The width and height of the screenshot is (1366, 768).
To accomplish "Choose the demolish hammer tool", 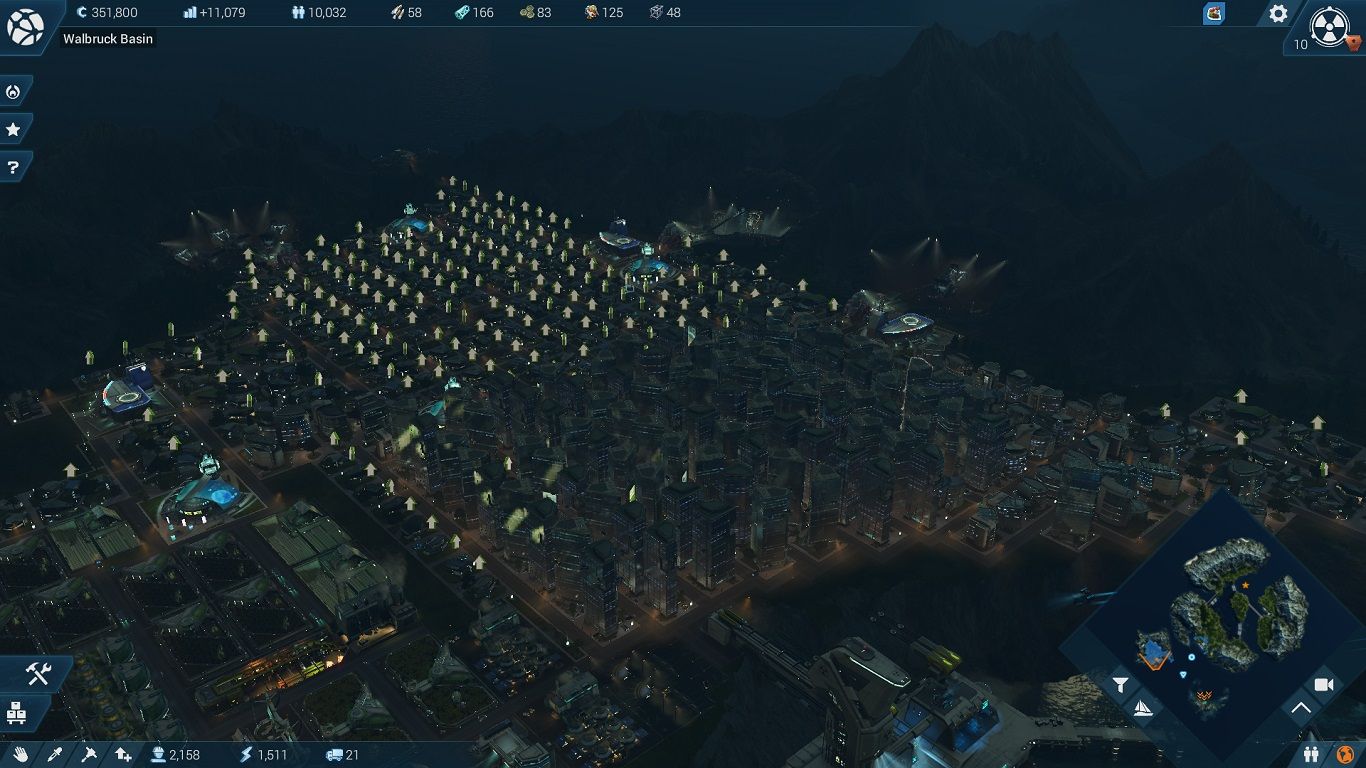I will (x=89, y=754).
